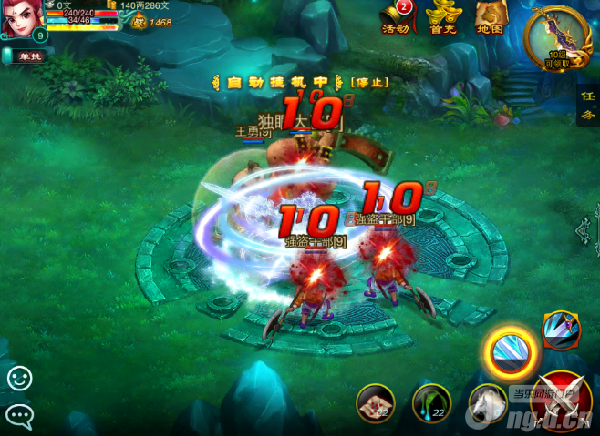The image size is (600, 436).
Task: Summon the white horse mount
Action: [x=488, y=402]
